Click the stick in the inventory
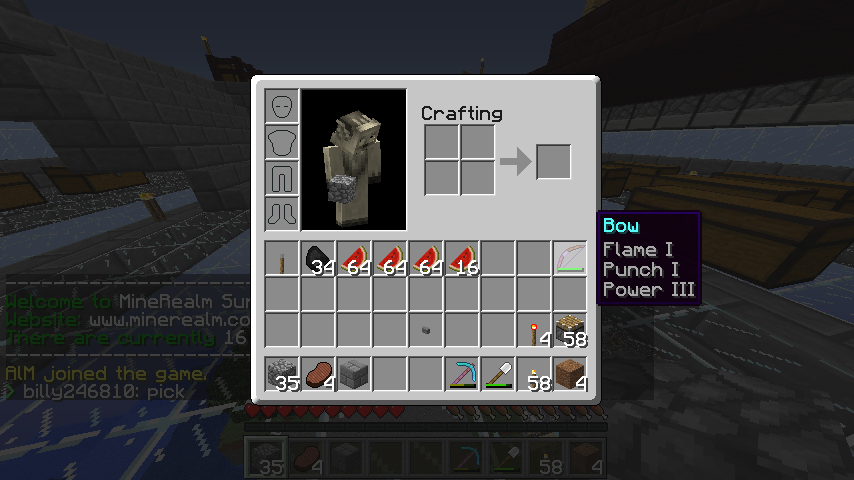 pyautogui.click(x=282, y=258)
